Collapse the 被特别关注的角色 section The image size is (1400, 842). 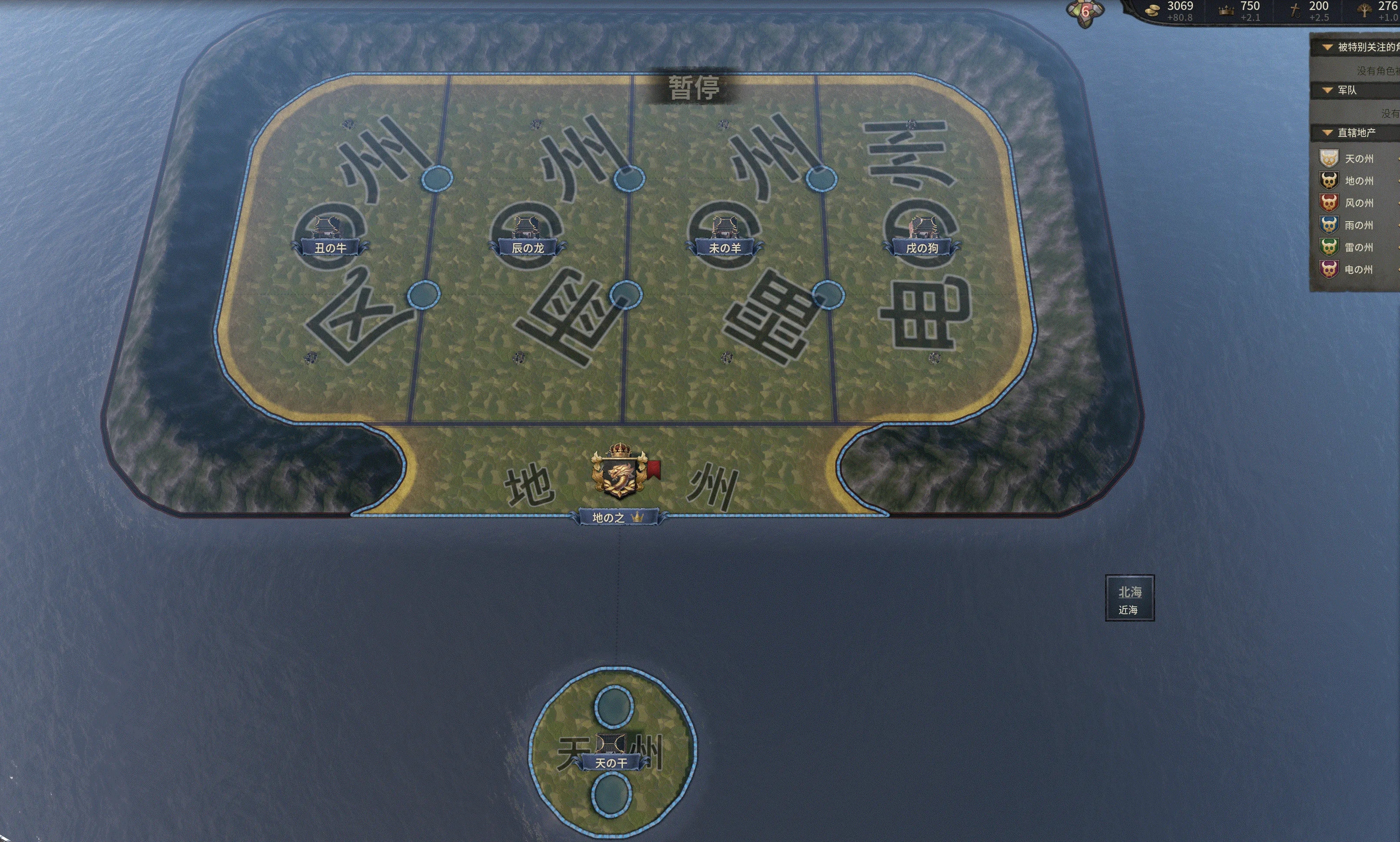(x=1328, y=47)
